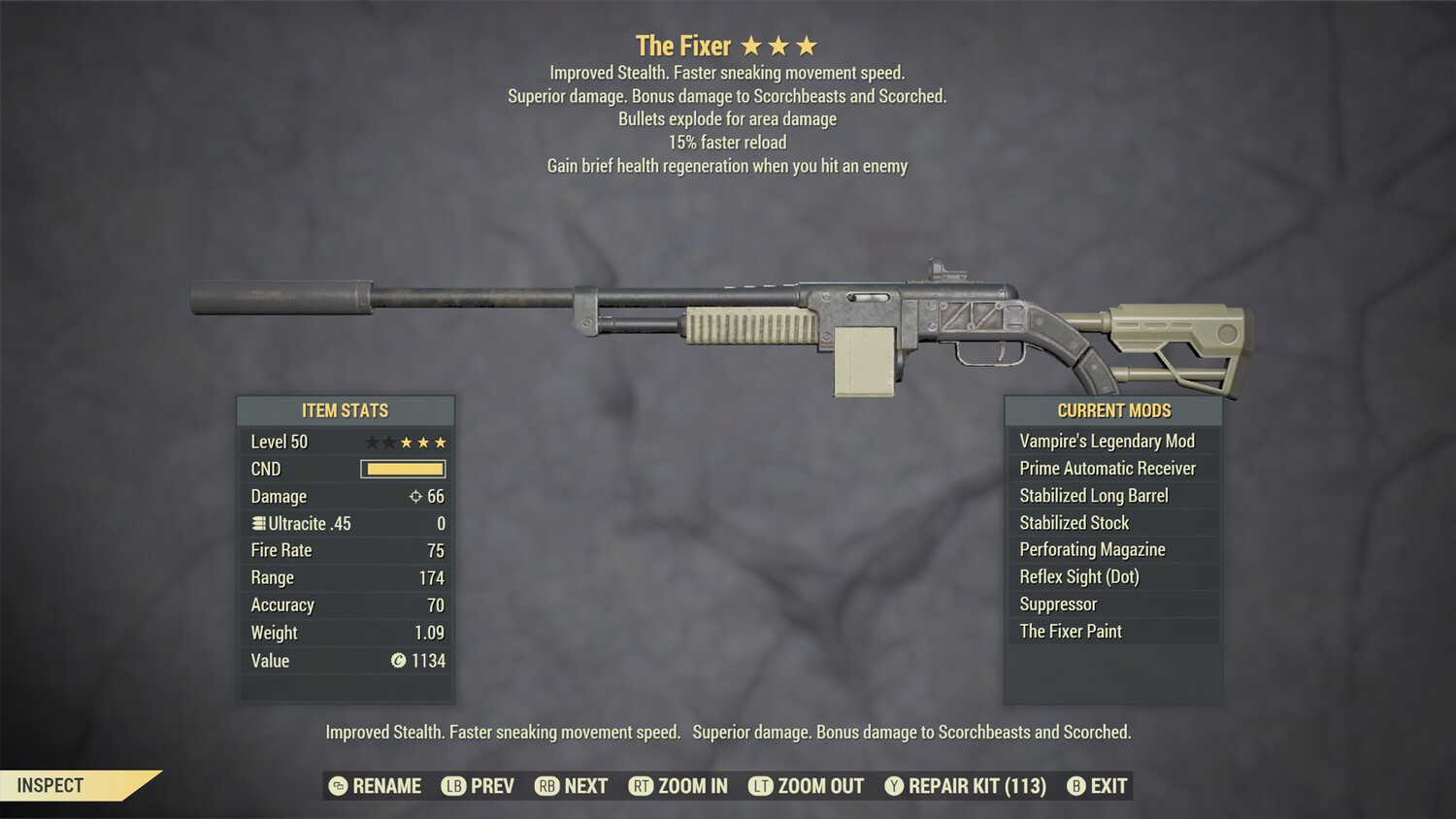This screenshot has width=1456, height=819.
Task: Click the Rename action label
Action: [386, 786]
